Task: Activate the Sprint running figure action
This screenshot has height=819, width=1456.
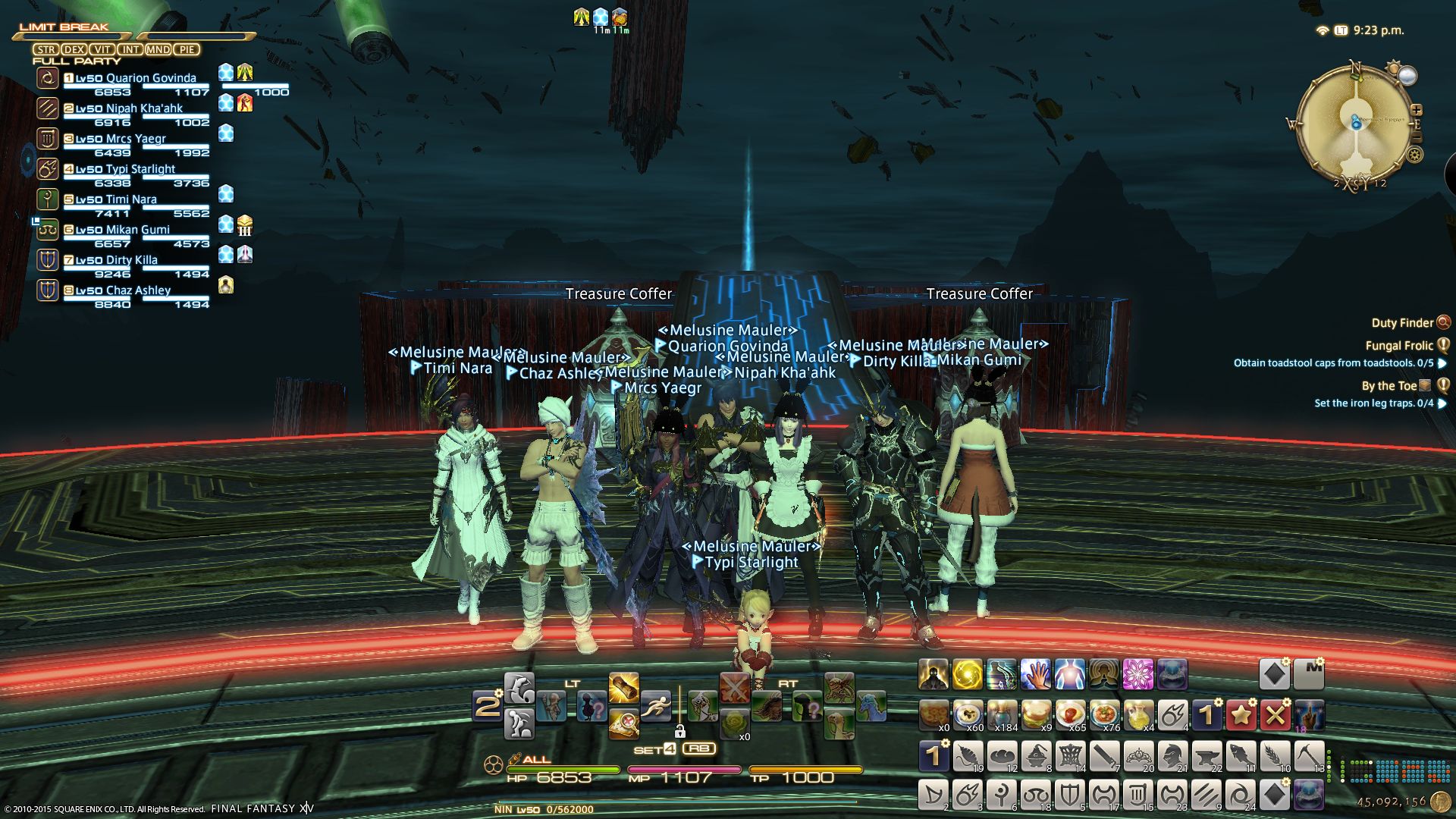Action: (655, 707)
